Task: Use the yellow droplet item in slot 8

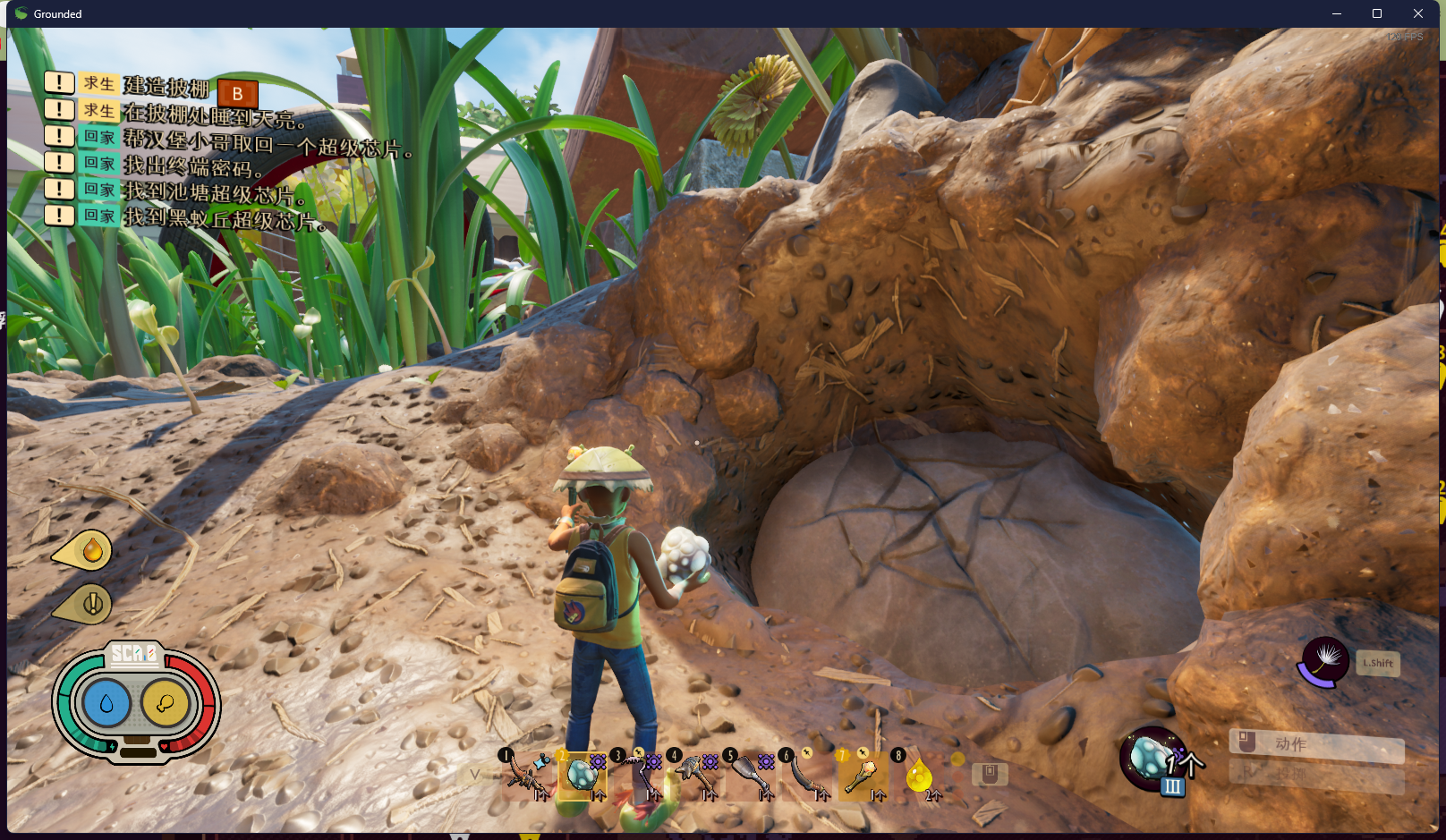Action: [x=919, y=775]
